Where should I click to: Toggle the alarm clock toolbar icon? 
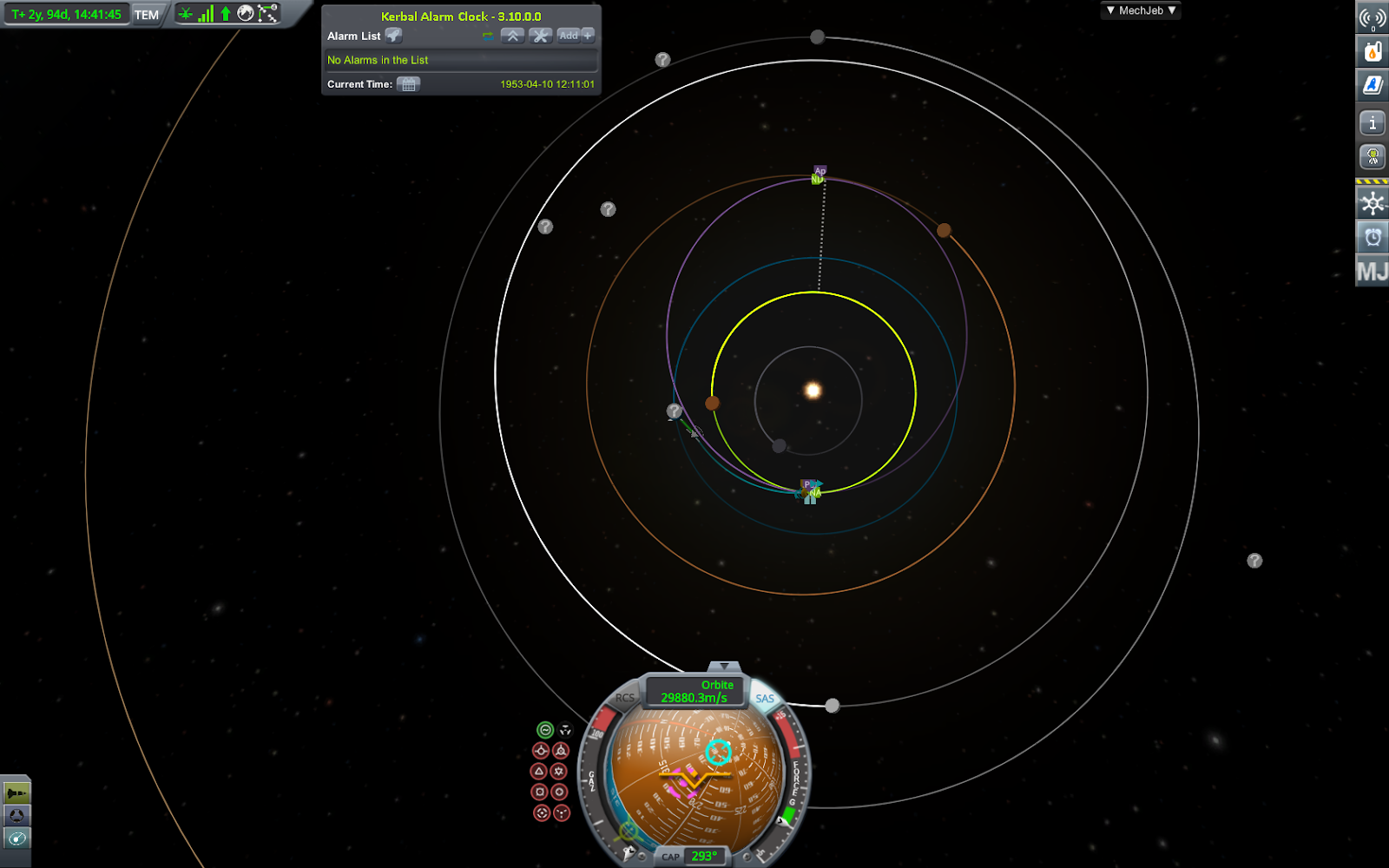[x=1373, y=237]
